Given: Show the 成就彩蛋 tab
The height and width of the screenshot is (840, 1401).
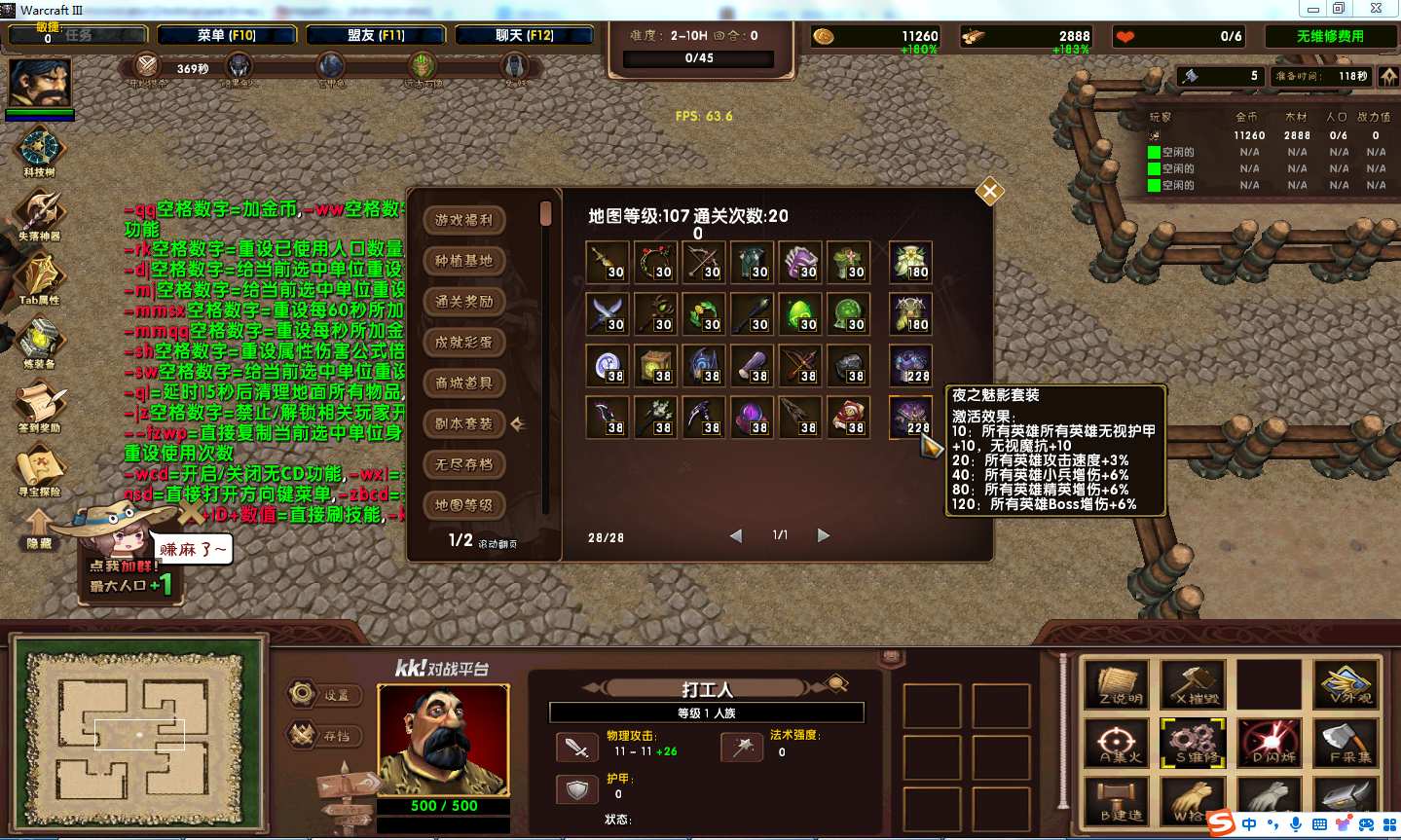Looking at the screenshot, I should coord(464,343).
